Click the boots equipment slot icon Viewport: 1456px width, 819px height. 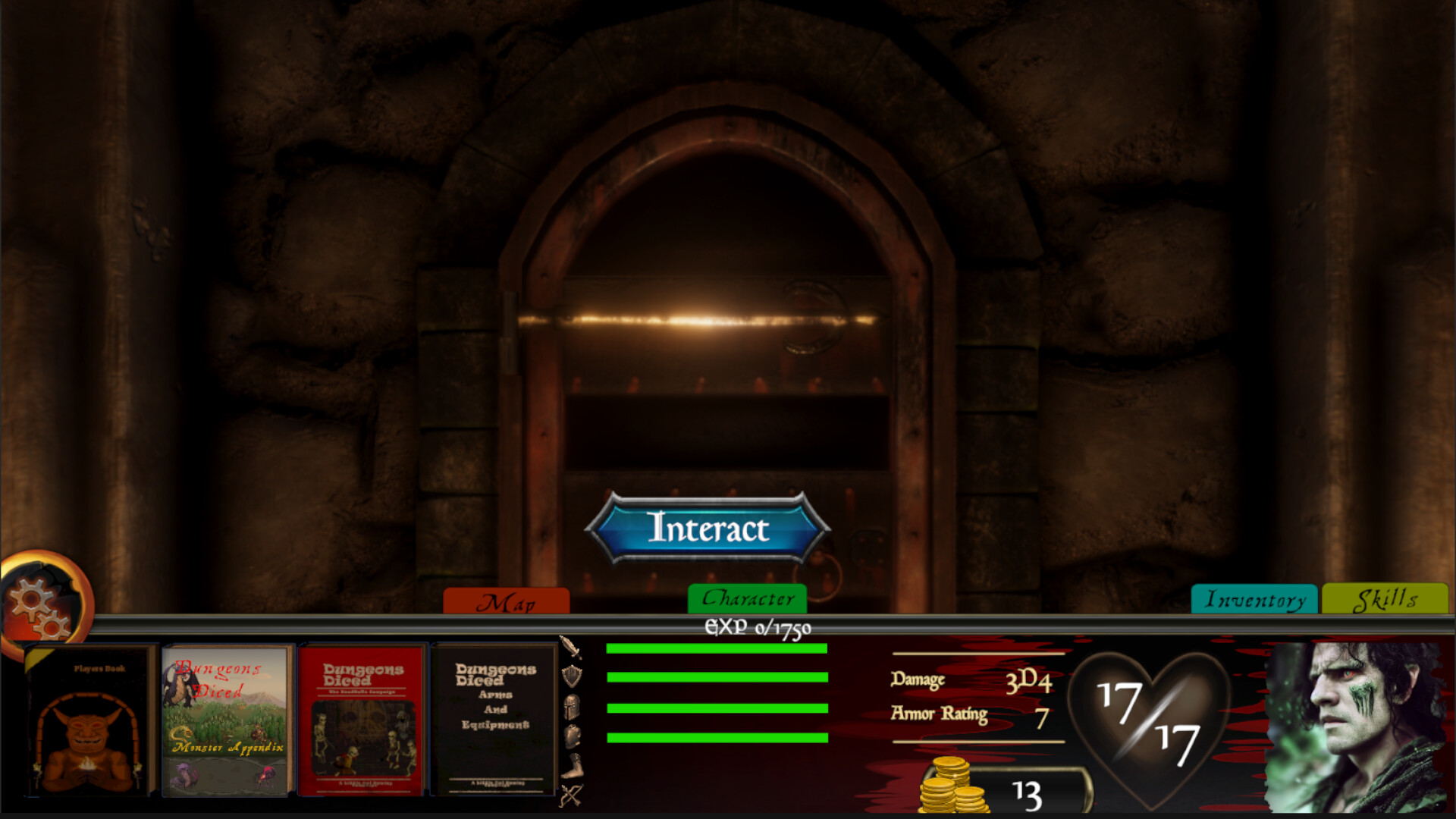pos(573,765)
